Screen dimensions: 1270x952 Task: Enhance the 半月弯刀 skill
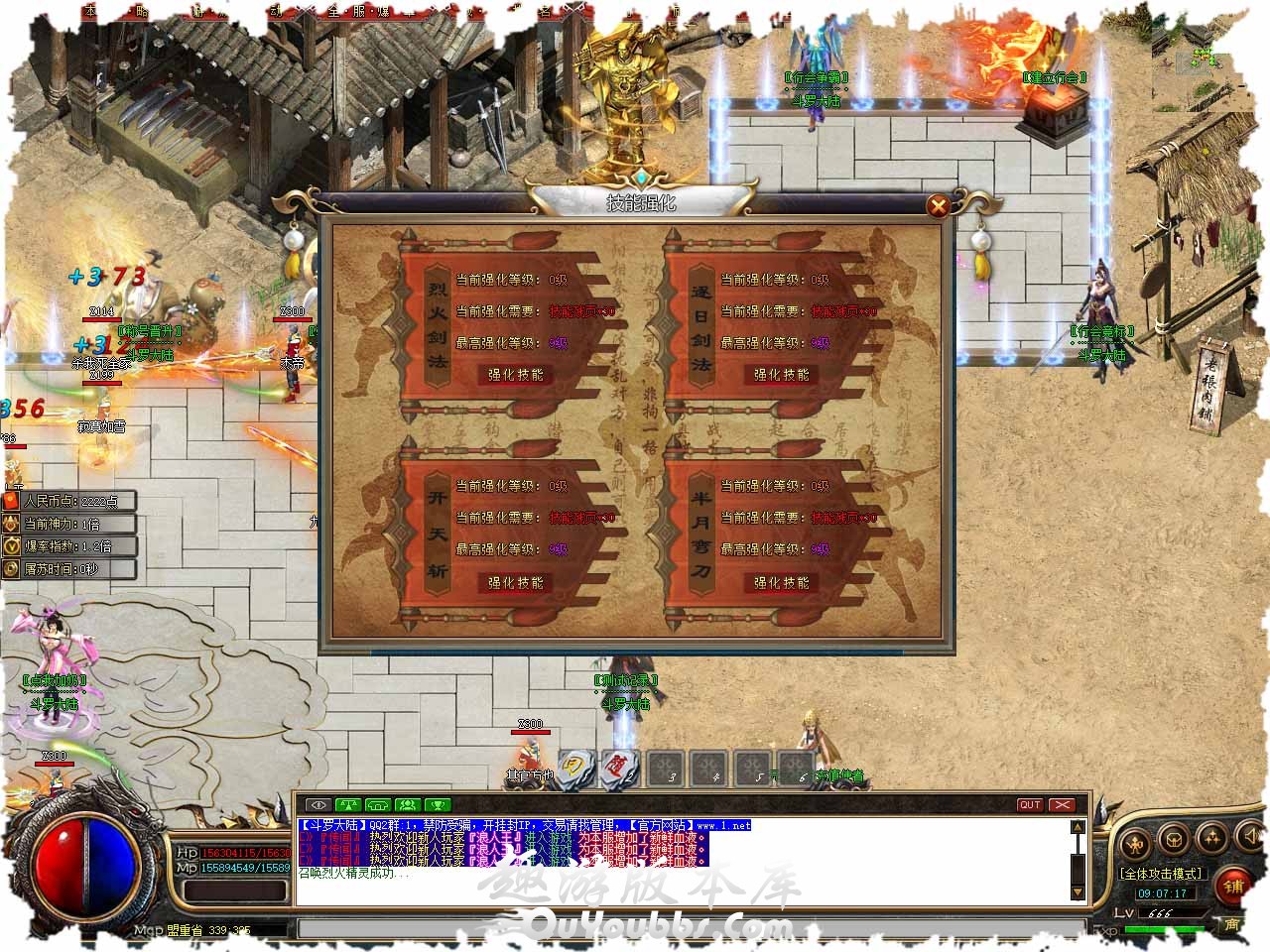pyautogui.click(x=781, y=582)
